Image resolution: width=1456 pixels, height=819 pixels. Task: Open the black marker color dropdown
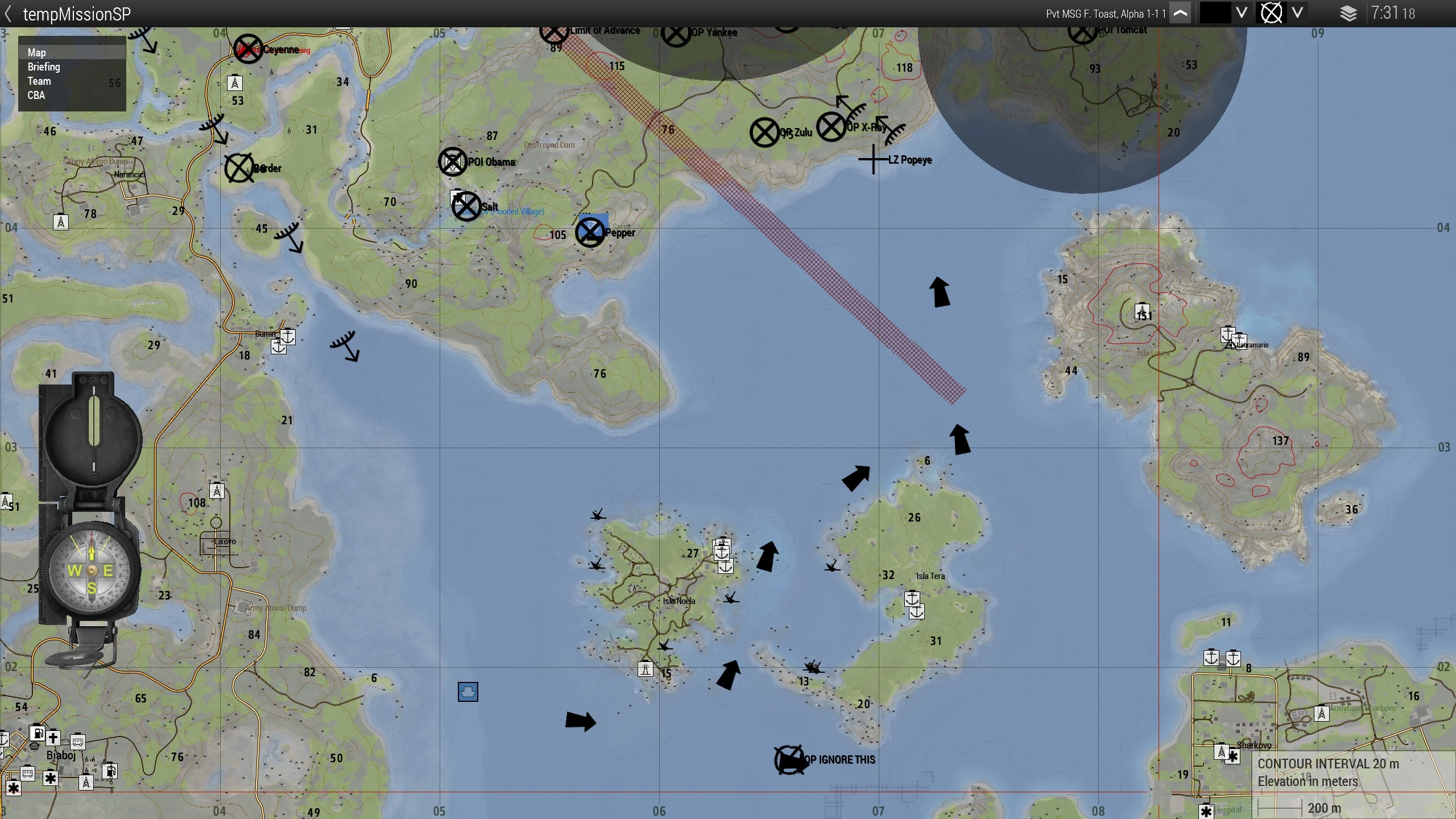click(1242, 13)
